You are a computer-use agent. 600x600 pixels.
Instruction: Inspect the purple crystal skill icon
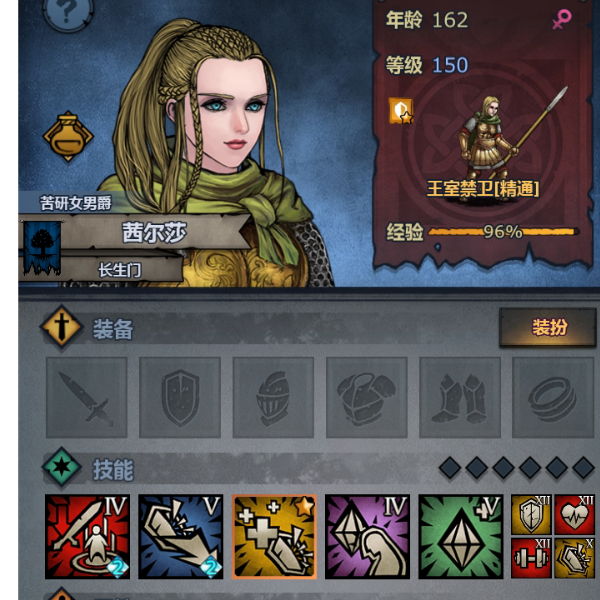(367, 537)
